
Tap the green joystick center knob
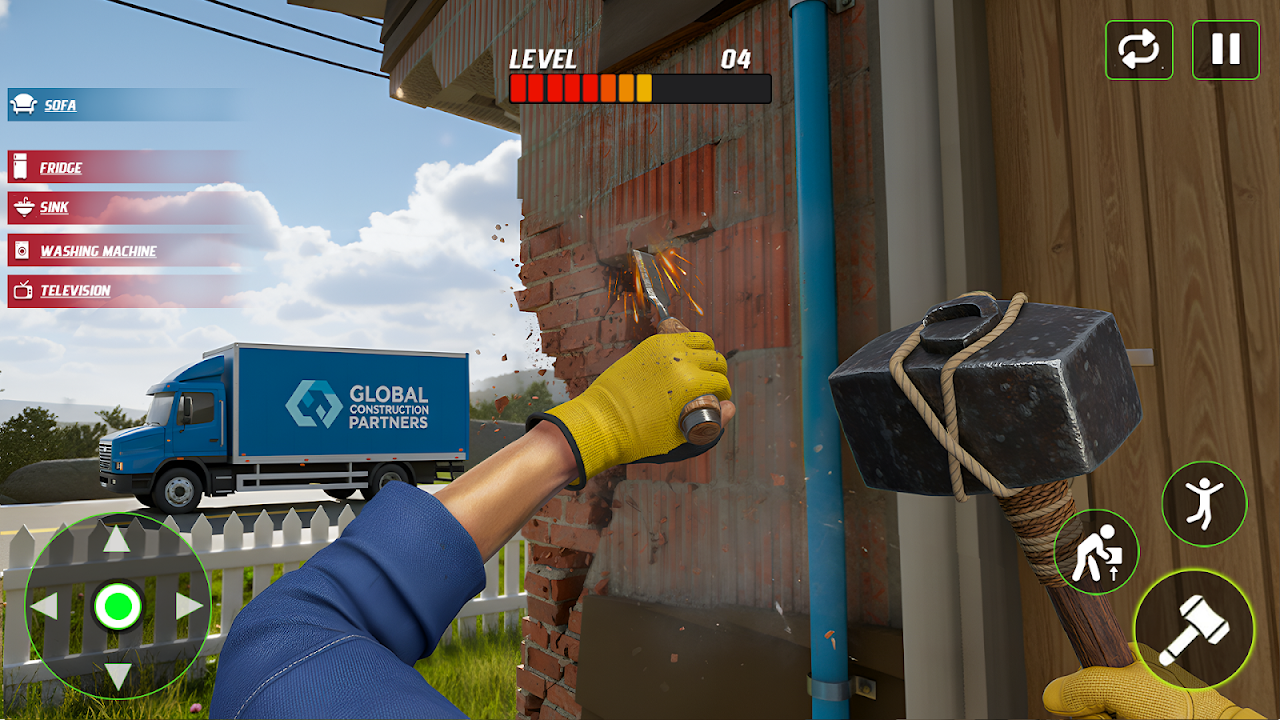tap(117, 606)
